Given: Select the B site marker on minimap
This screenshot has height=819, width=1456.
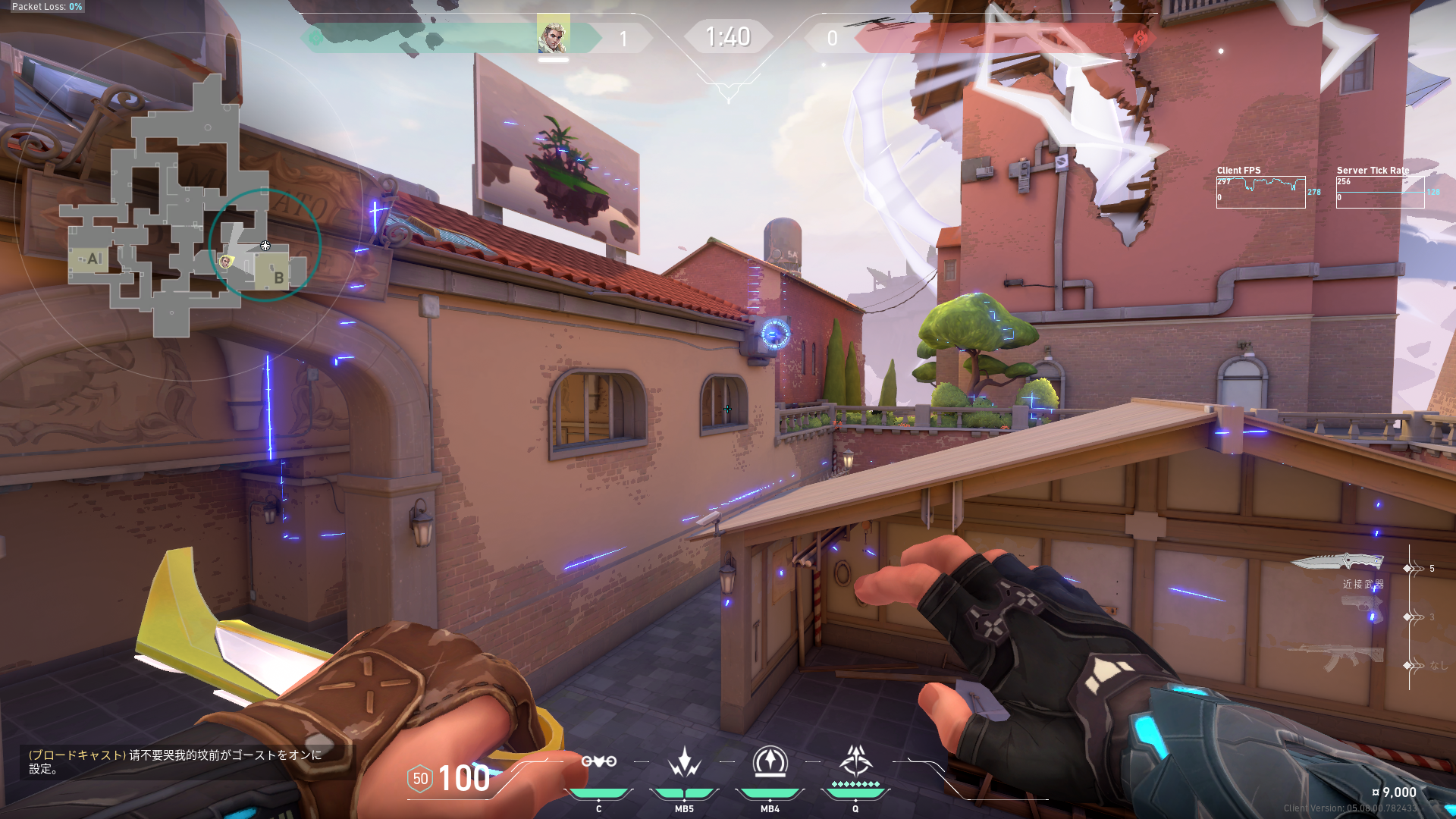Looking at the screenshot, I should click(278, 278).
